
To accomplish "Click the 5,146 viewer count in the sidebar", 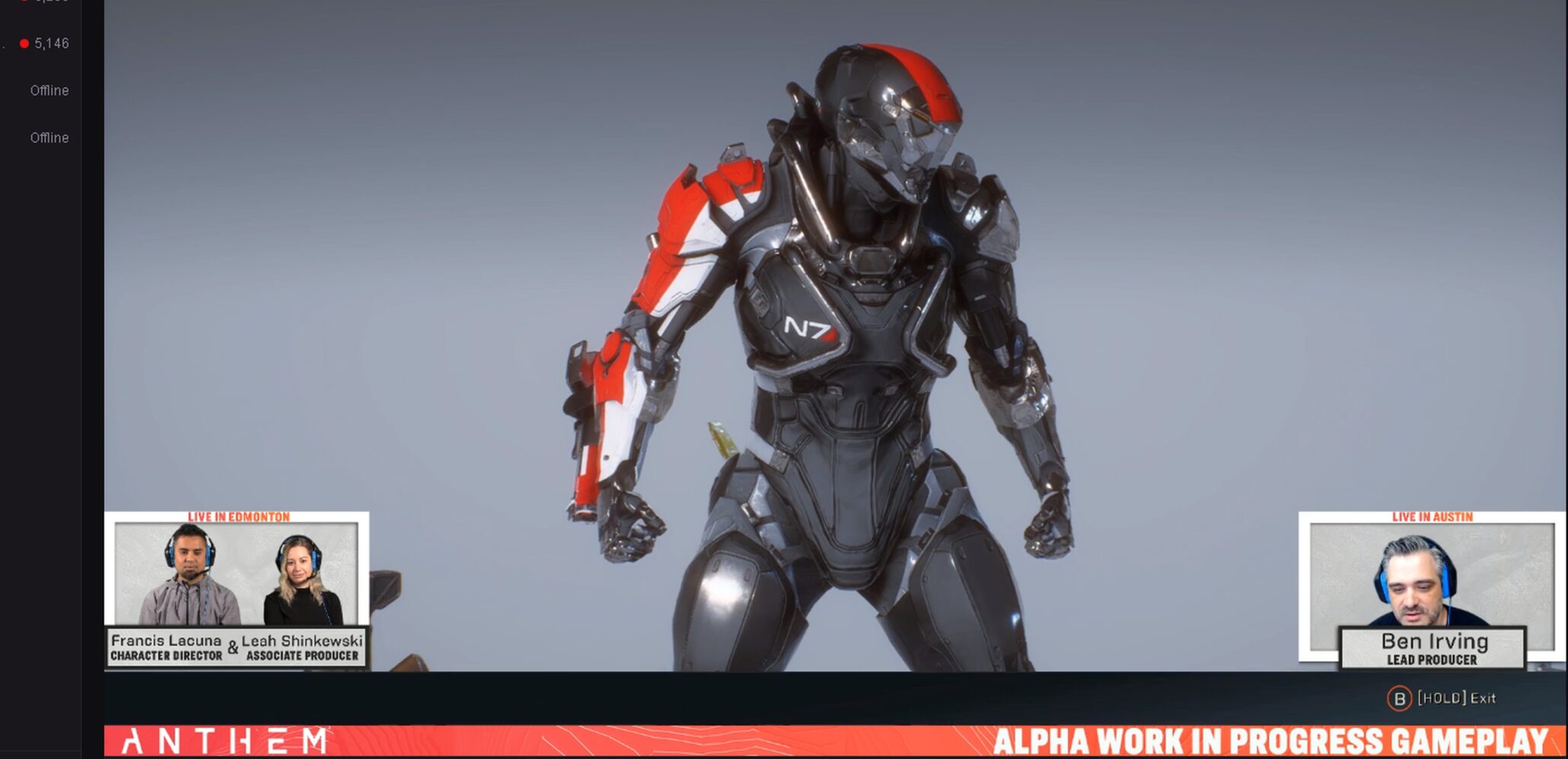I will point(51,43).
